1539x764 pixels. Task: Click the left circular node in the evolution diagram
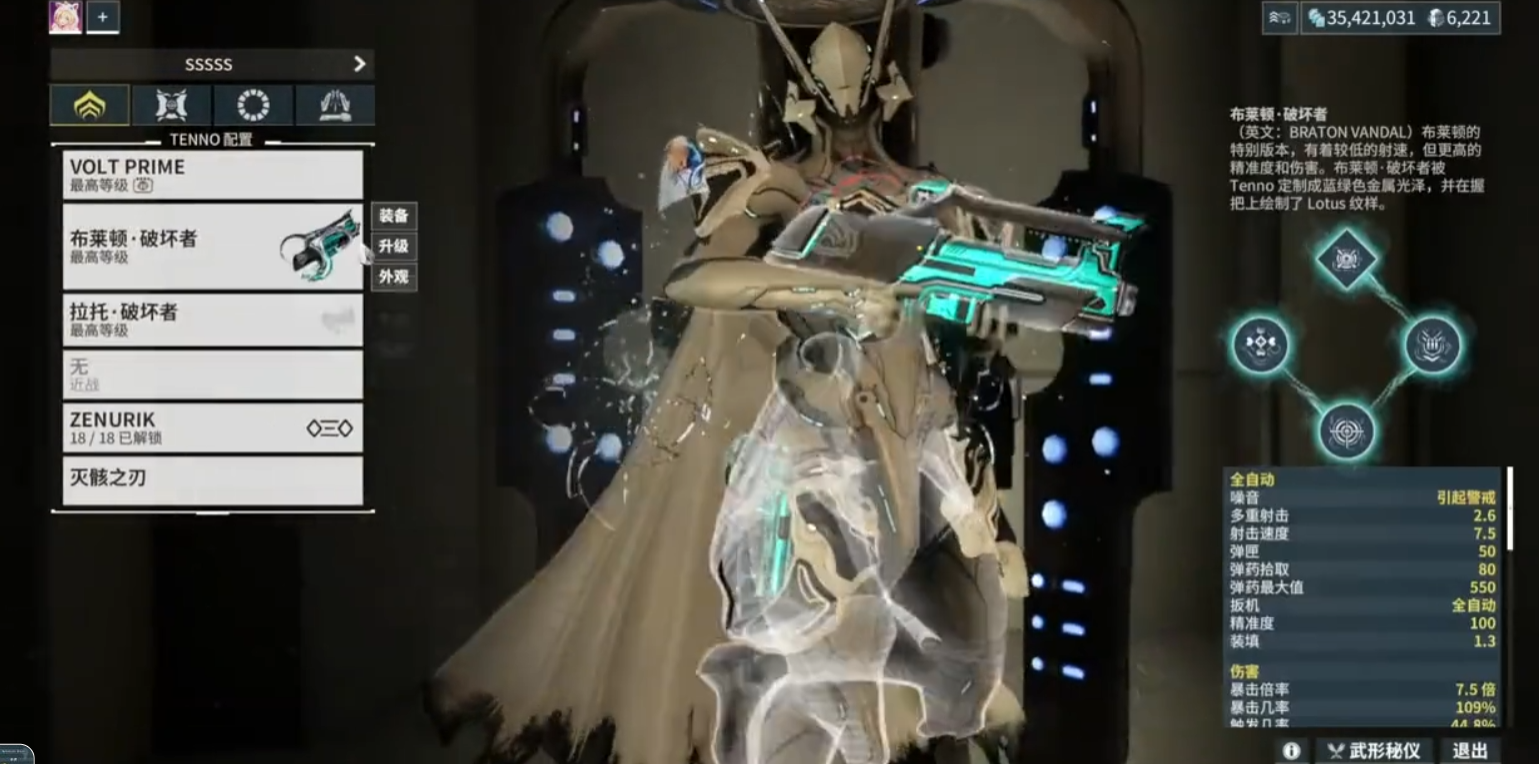[1260, 342]
